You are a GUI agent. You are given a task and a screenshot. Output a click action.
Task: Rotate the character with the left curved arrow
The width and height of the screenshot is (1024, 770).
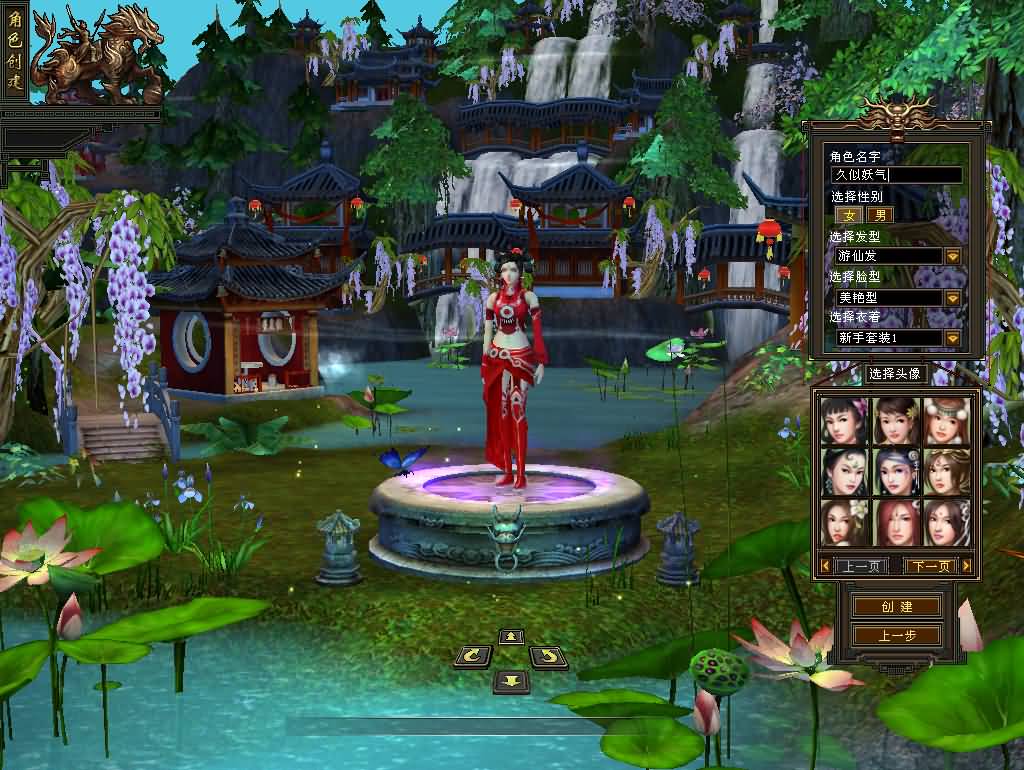[473, 657]
